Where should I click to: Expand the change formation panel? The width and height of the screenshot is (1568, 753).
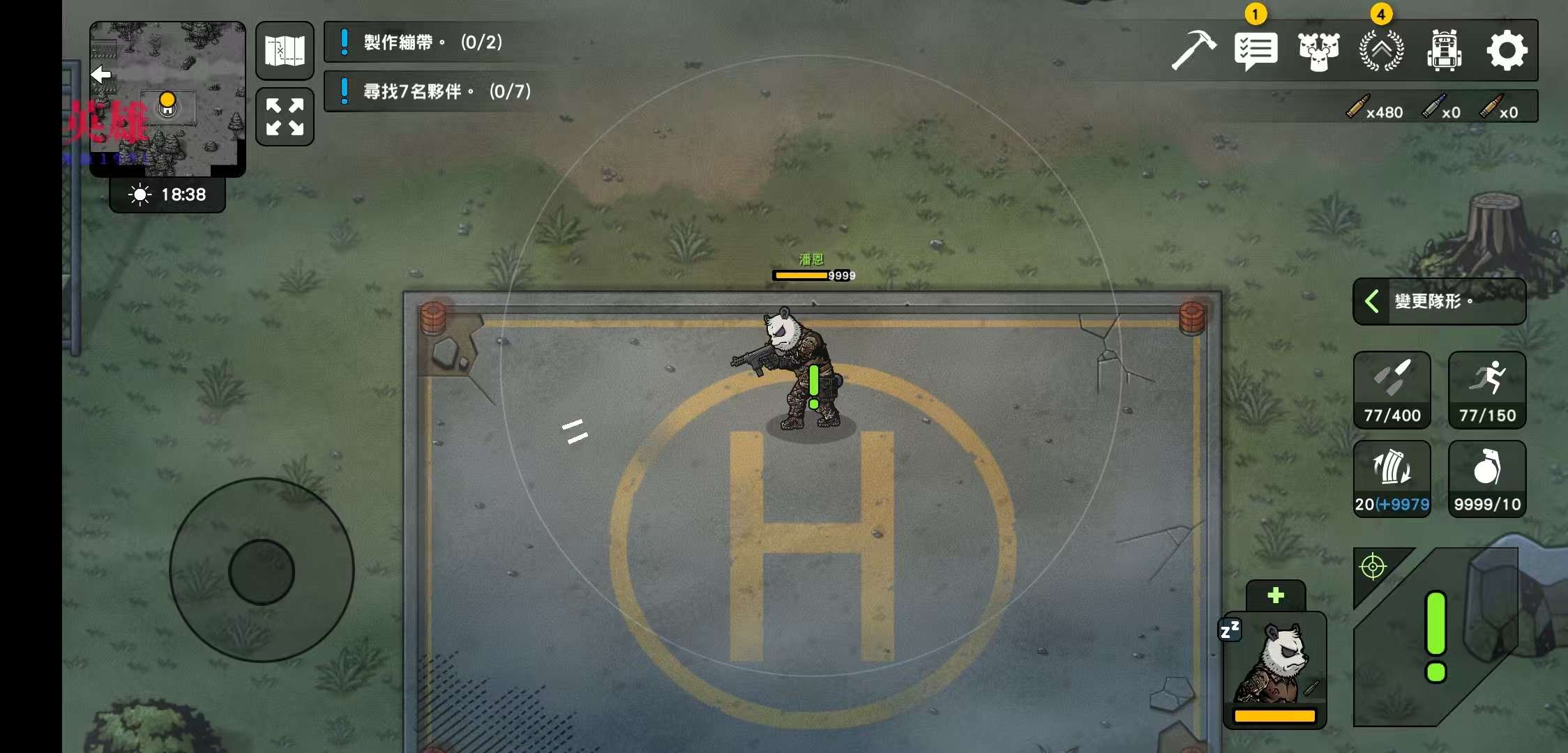point(1439,301)
